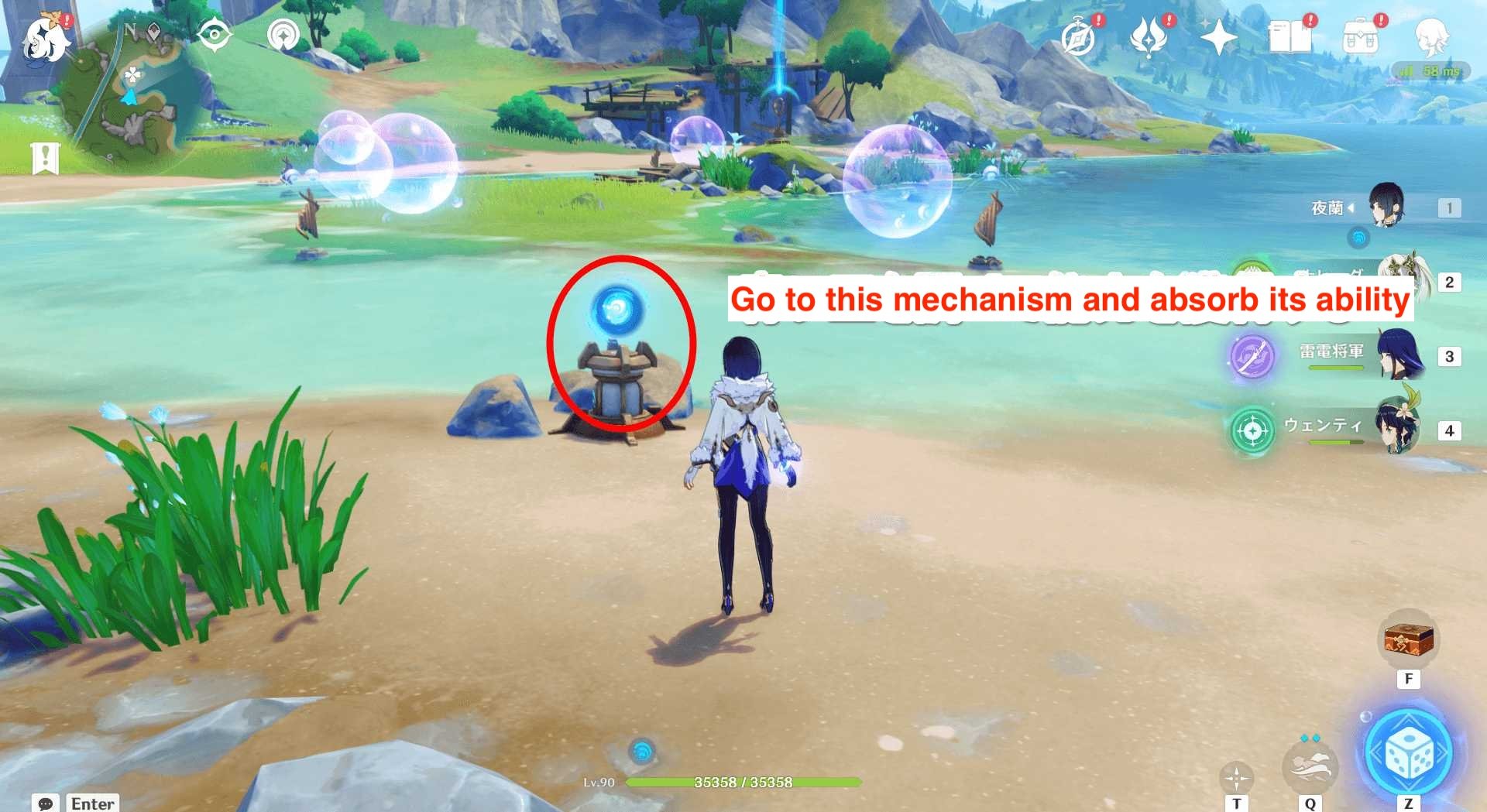
Task: Open the exclamation-mark quest bookmark
Action: pyautogui.click(x=45, y=158)
